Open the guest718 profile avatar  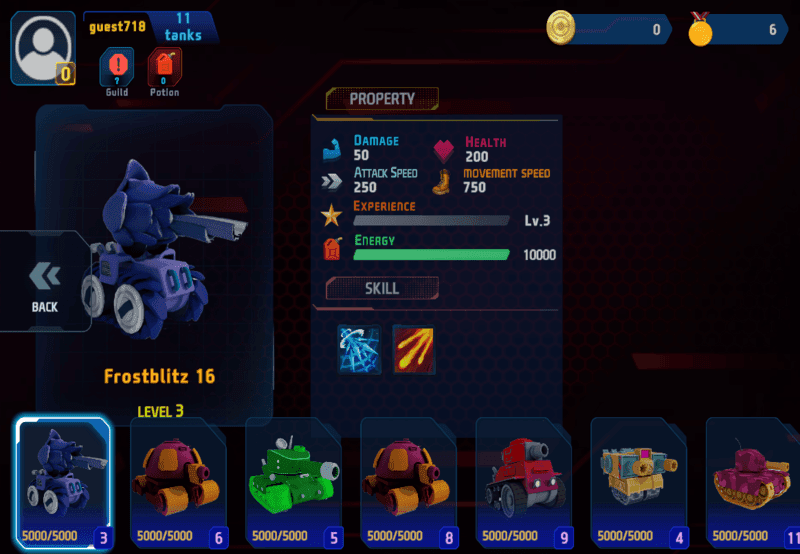coord(43,47)
